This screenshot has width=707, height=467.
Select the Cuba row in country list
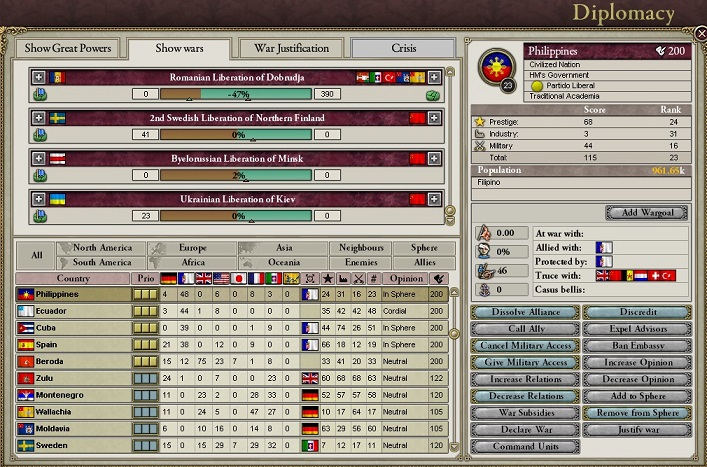pos(75,328)
